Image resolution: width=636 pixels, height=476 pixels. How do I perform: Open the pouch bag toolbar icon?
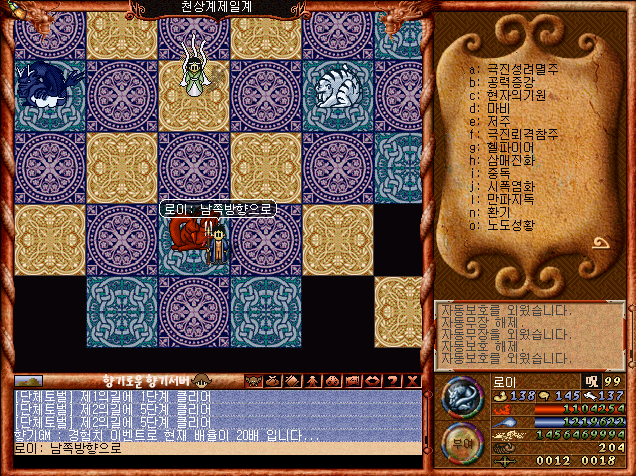click(274, 380)
